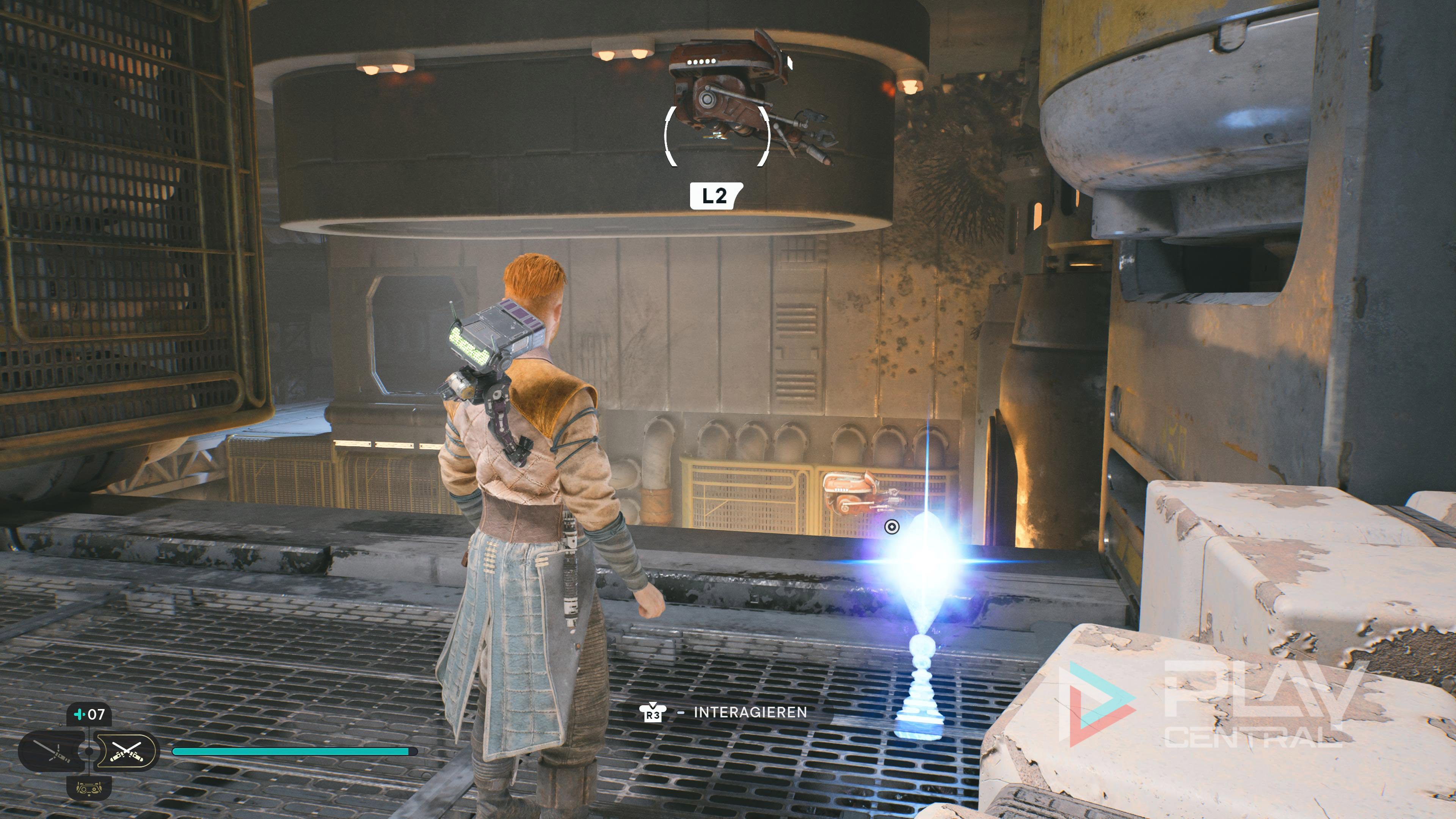Click the BD-1 droid icon
This screenshot has height=819, width=1456.
[x=89, y=788]
